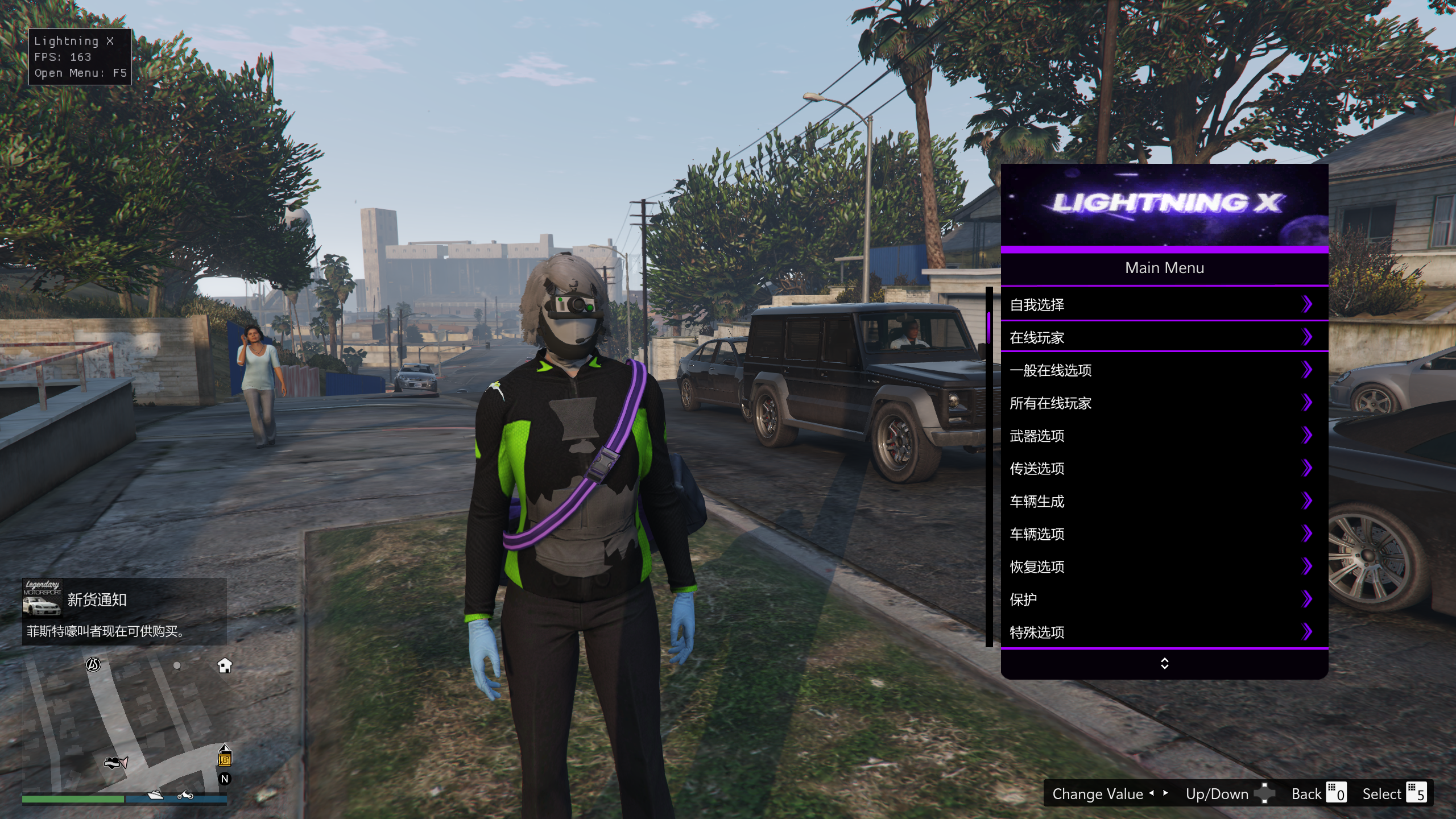Choose the 所有在线玩家 entry
Viewport: 1456px width, 819px height.
pyautogui.click(x=1164, y=403)
